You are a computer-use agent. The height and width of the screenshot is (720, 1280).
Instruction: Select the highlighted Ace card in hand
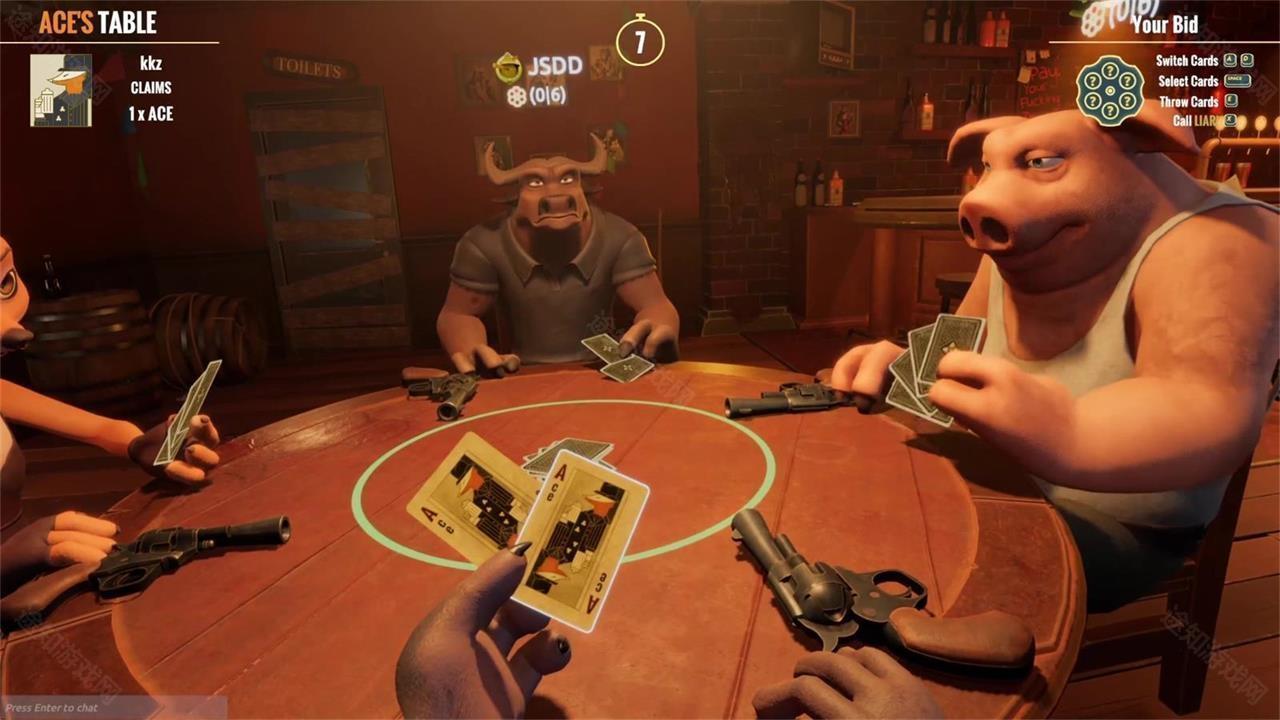click(585, 540)
